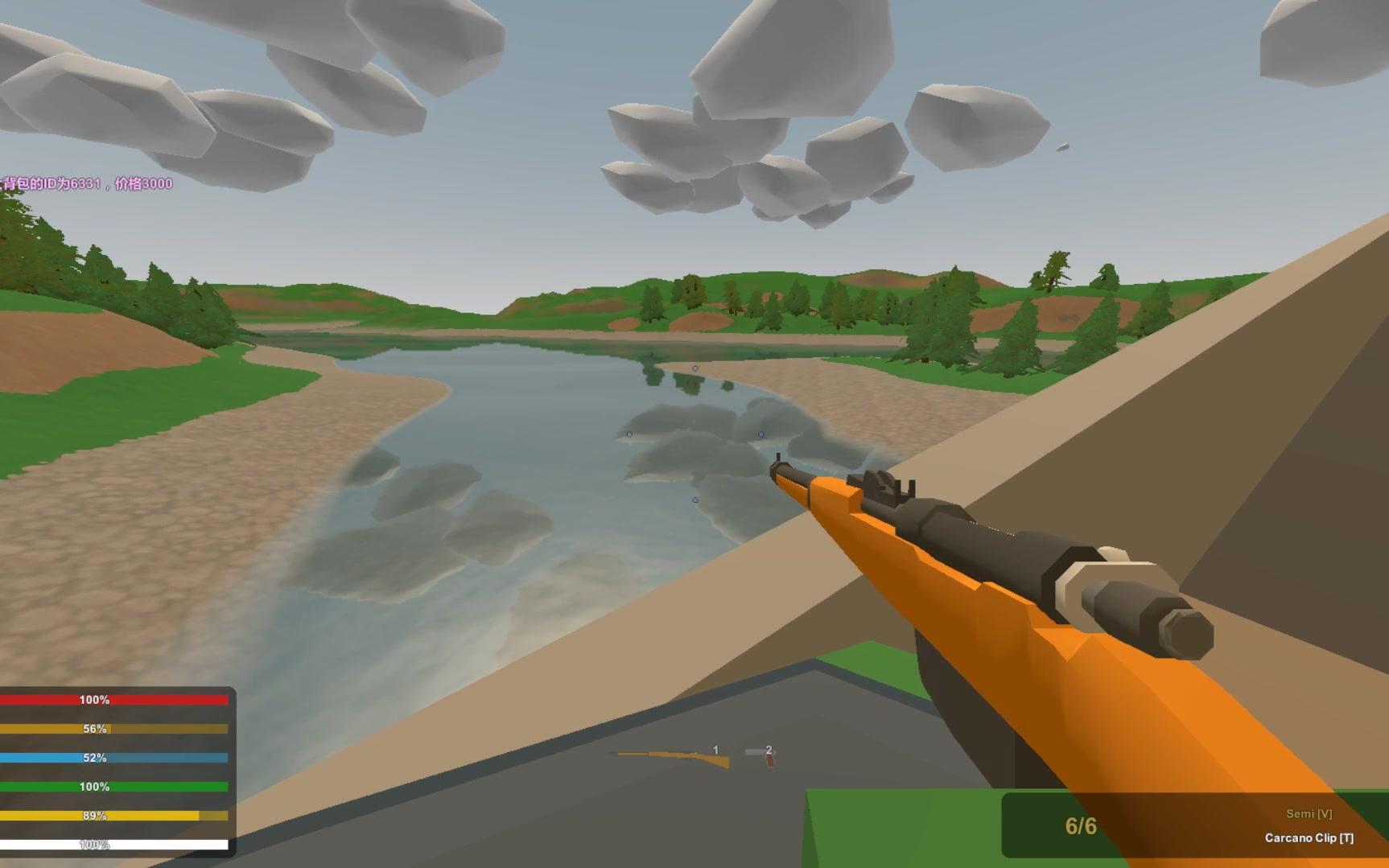Click the large cloud at top of screen
The image size is (1389, 868).
click(789, 56)
